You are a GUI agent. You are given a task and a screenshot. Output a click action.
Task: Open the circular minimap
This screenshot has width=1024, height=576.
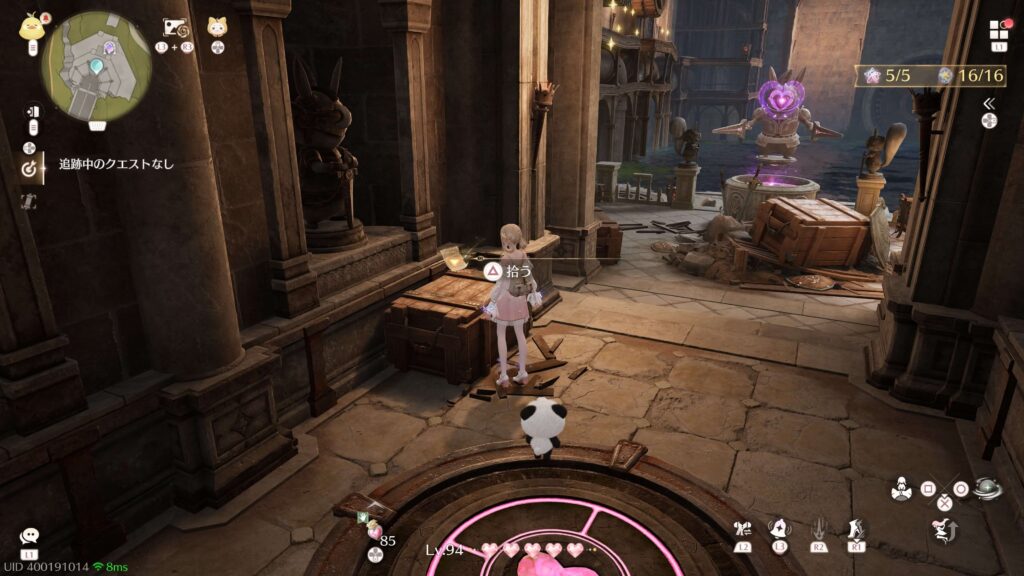coord(96,66)
